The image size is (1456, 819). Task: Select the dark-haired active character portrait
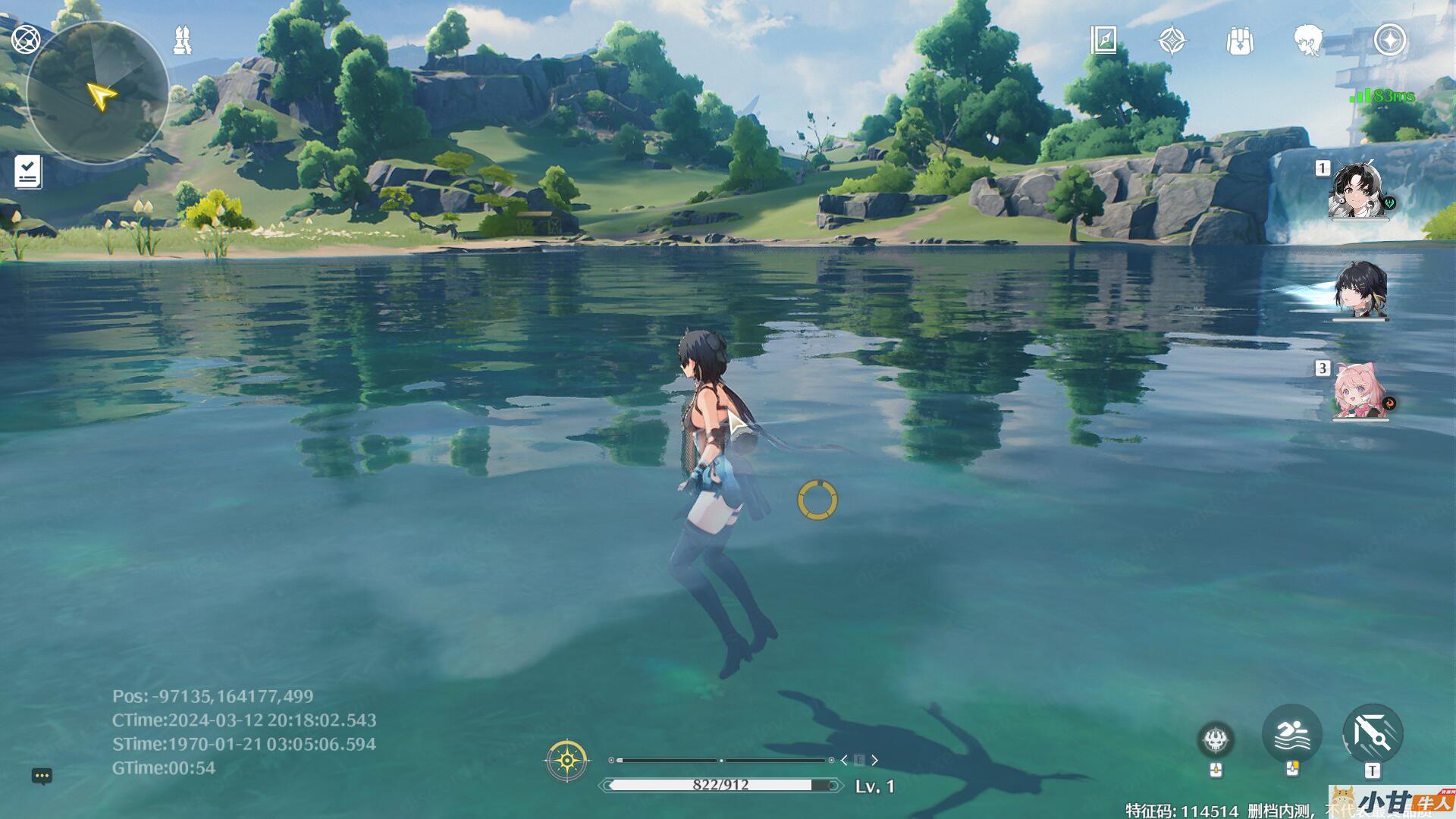click(1360, 290)
